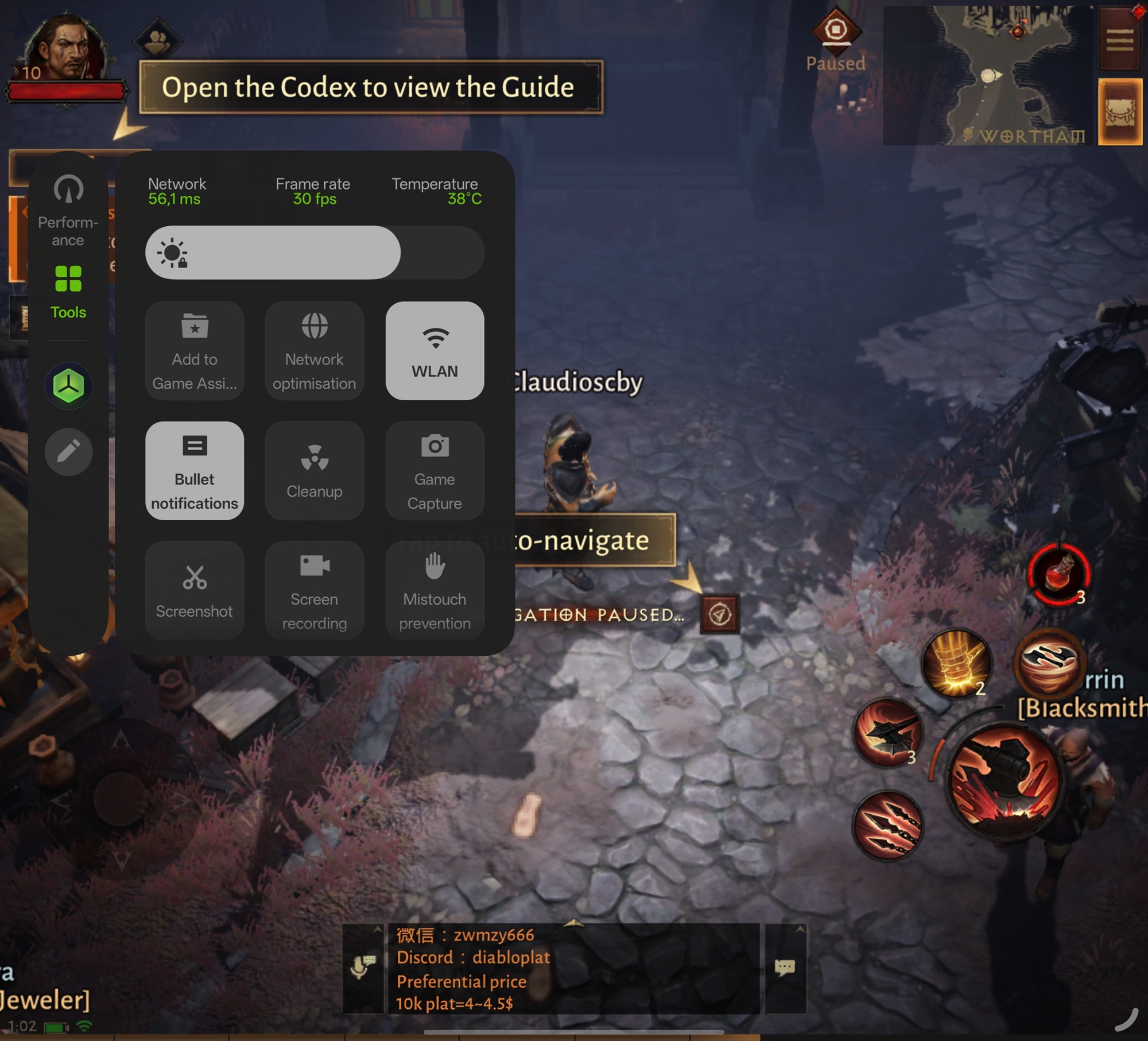Open Network optimisation
The height and width of the screenshot is (1041, 1148).
pos(315,350)
